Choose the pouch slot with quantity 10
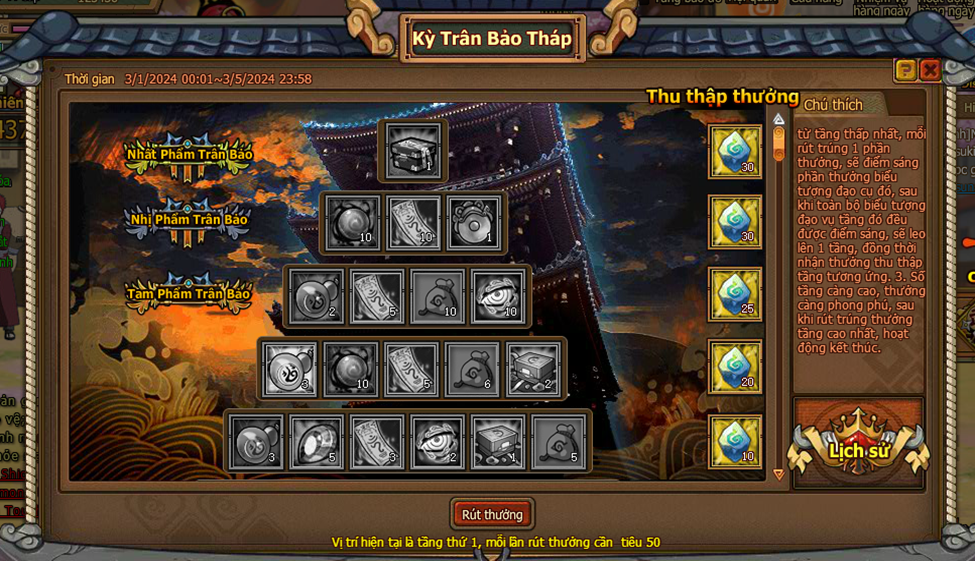The height and width of the screenshot is (561, 975). coord(437,296)
